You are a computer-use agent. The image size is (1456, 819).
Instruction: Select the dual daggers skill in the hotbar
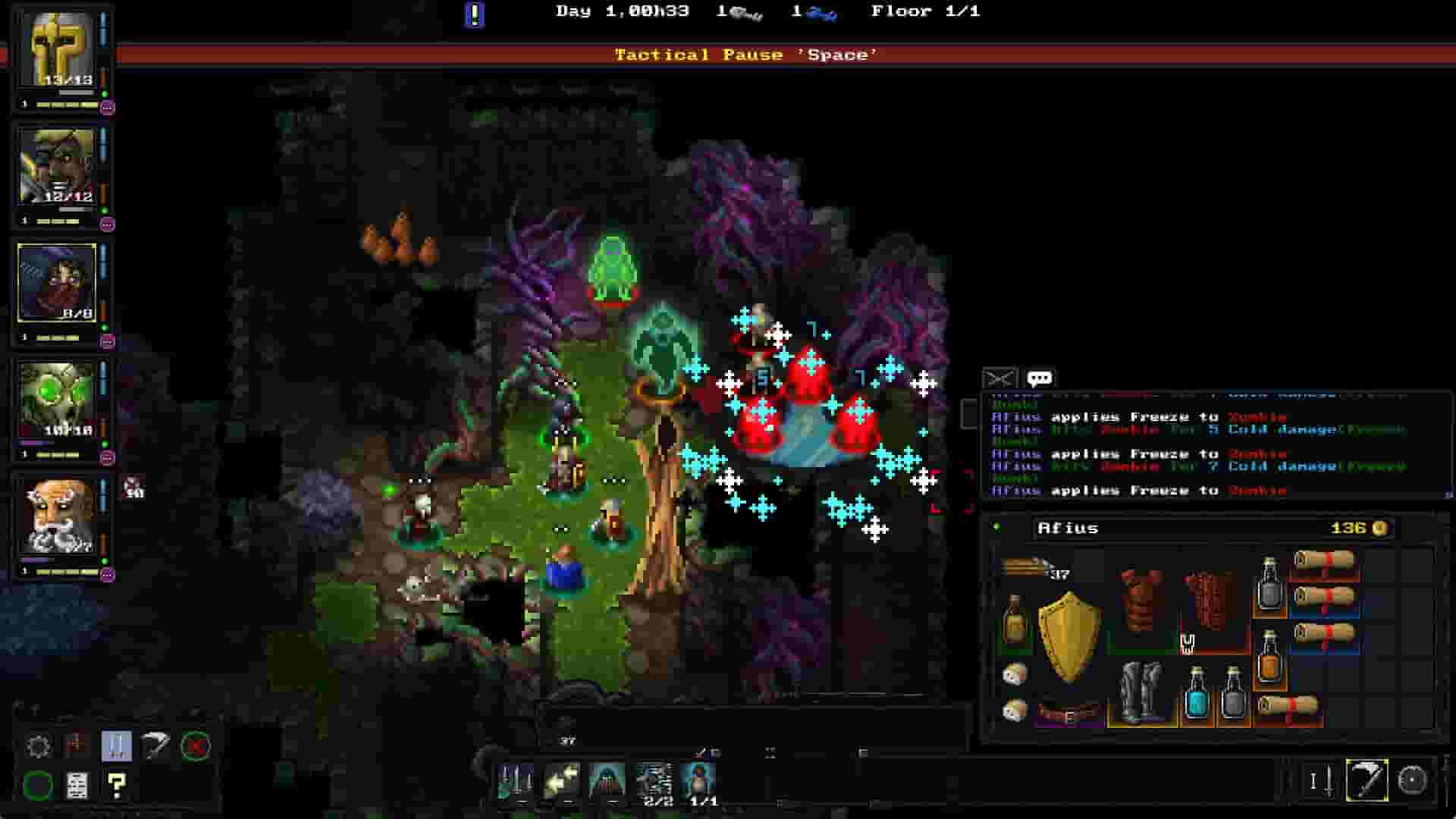(x=516, y=781)
